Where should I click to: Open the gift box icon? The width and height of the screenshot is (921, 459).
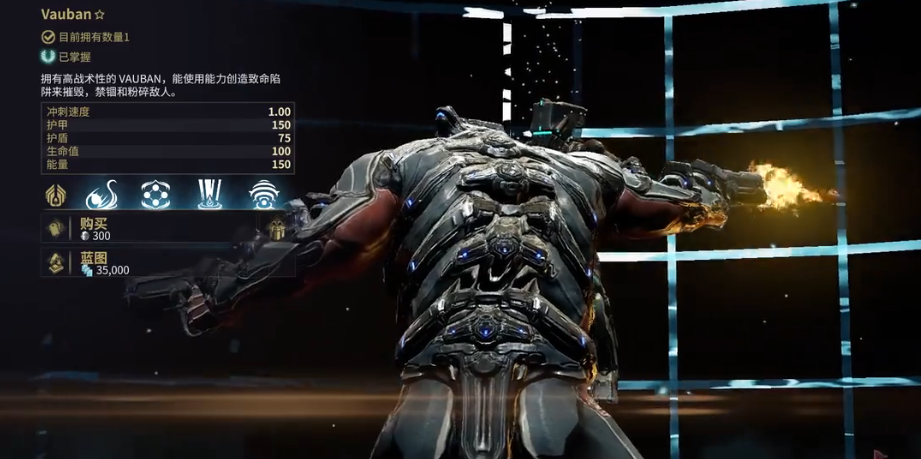[x=277, y=229]
